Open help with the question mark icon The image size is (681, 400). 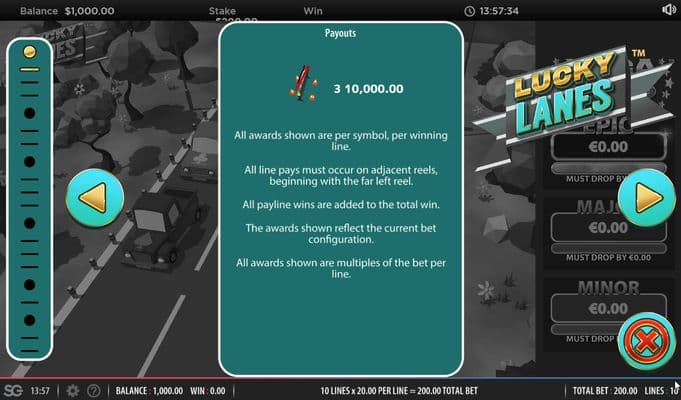pos(94,390)
